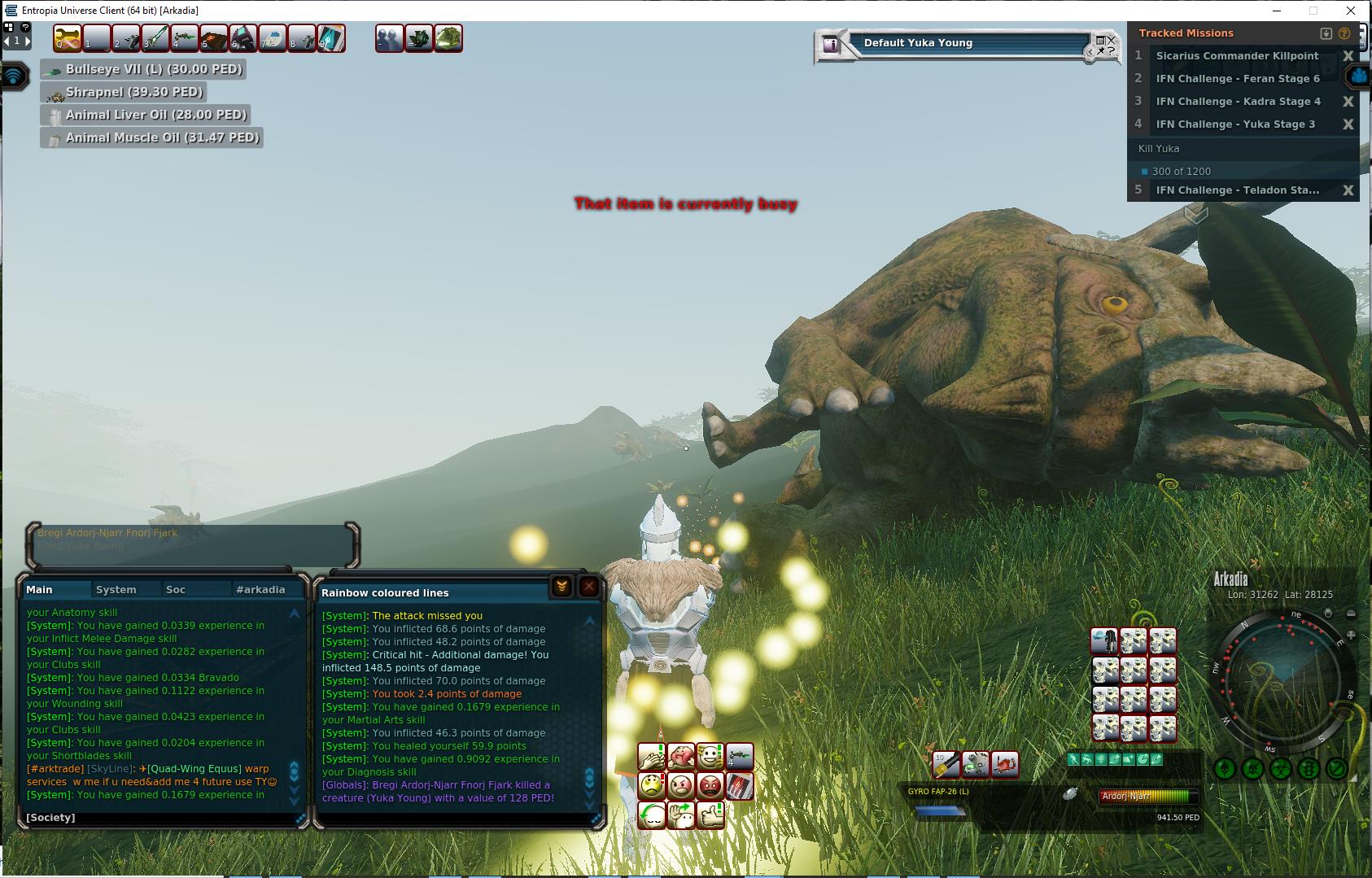Screen dimensions: 1372x878
Task: Switch to the #arkadia chat channel tab
Action: [260, 589]
